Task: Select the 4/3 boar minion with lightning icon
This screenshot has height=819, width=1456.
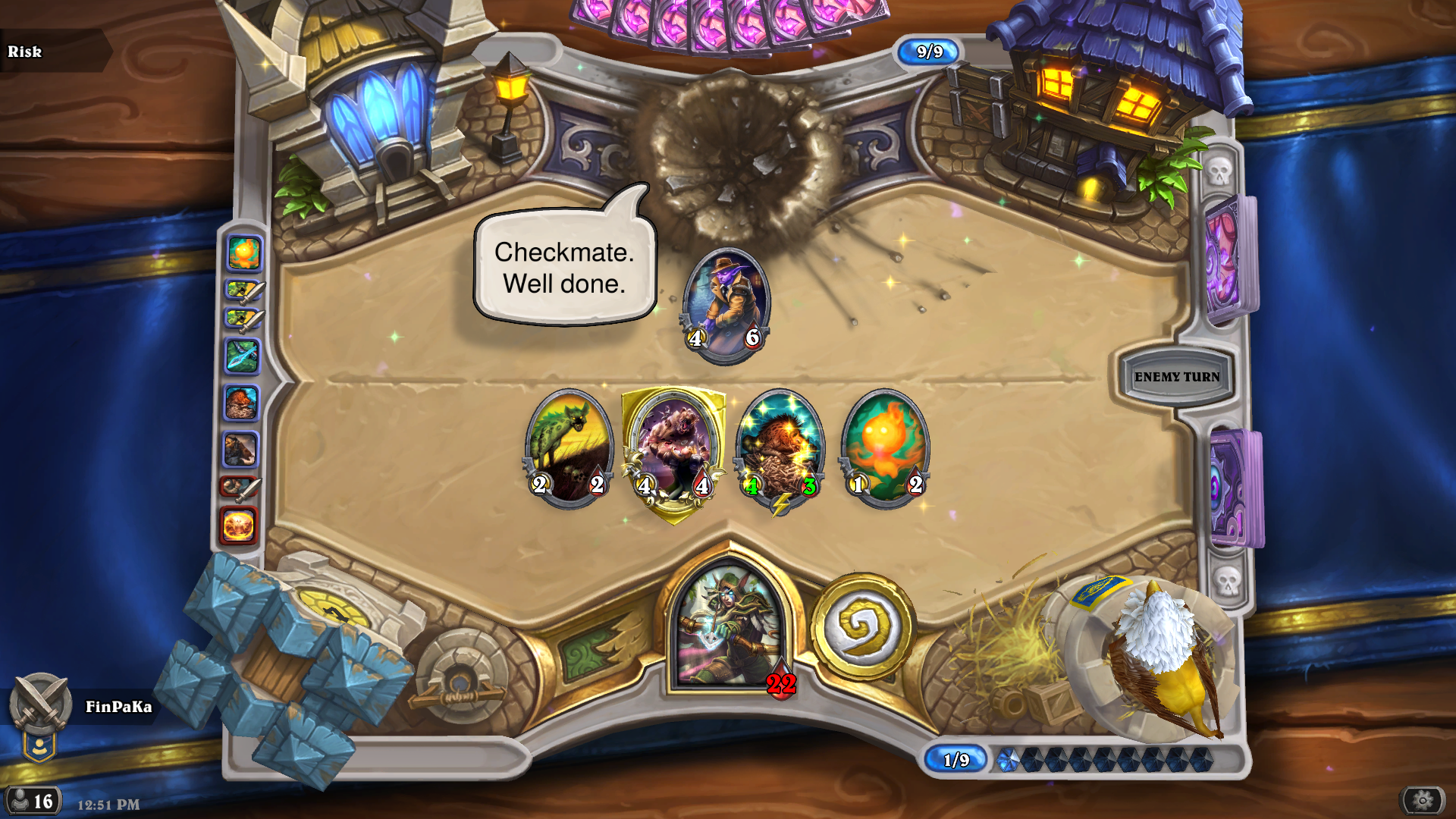Action: click(780, 447)
